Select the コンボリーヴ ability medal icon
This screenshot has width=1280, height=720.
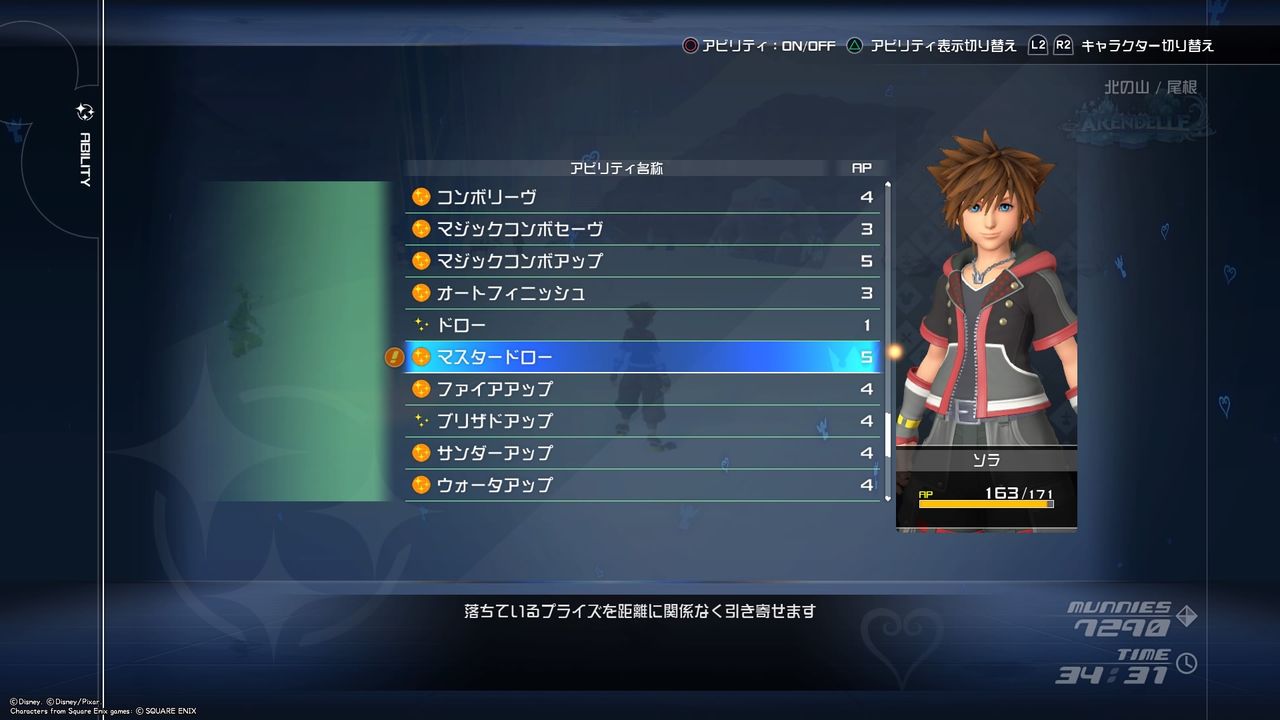(419, 197)
